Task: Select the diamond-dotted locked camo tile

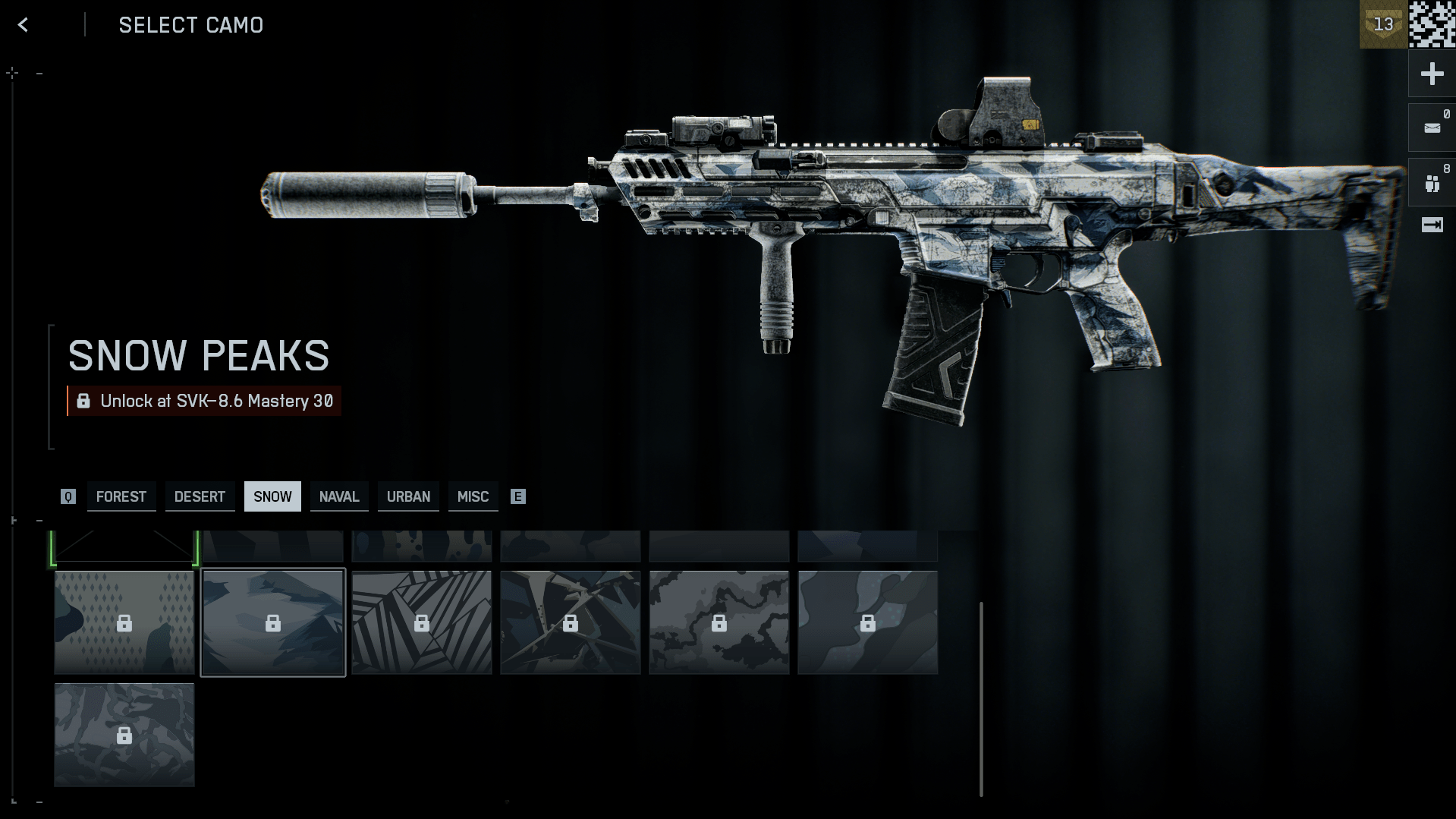Action: [x=124, y=622]
